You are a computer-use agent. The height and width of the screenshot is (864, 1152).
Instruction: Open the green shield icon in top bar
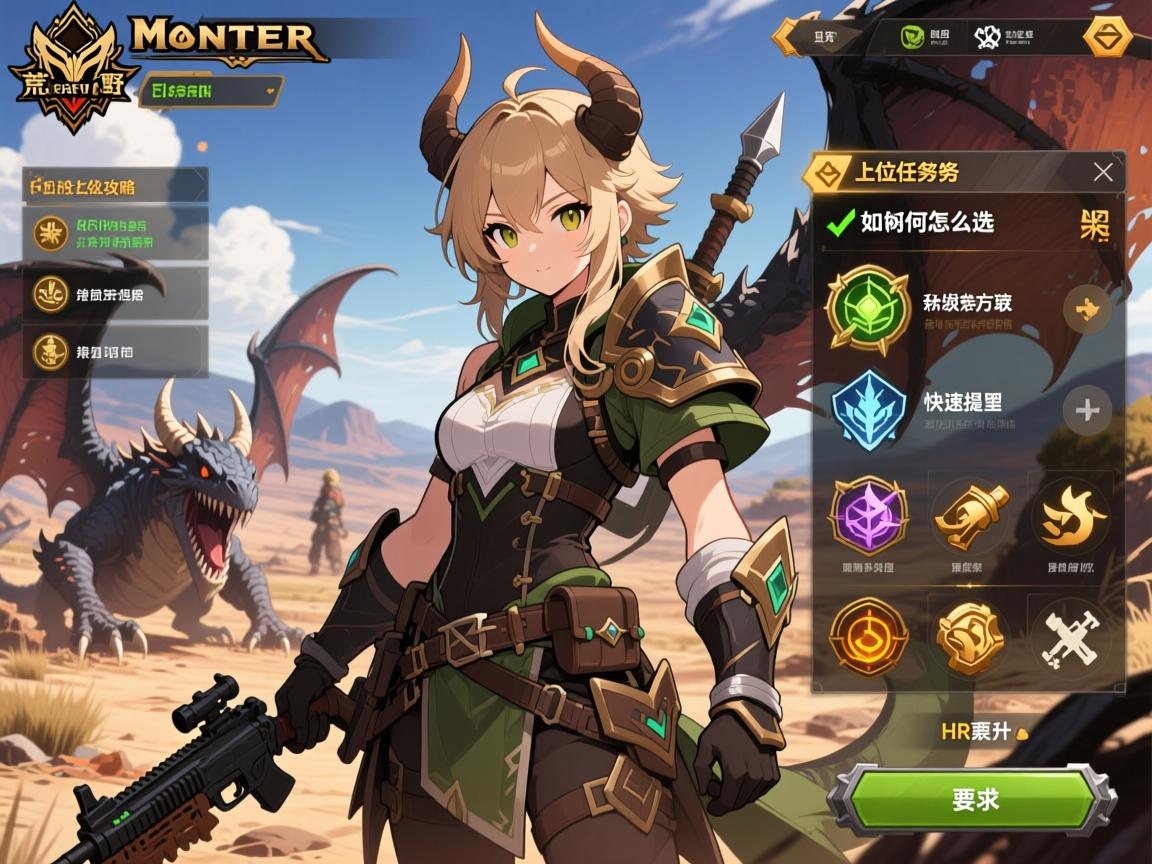coord(911,38)
